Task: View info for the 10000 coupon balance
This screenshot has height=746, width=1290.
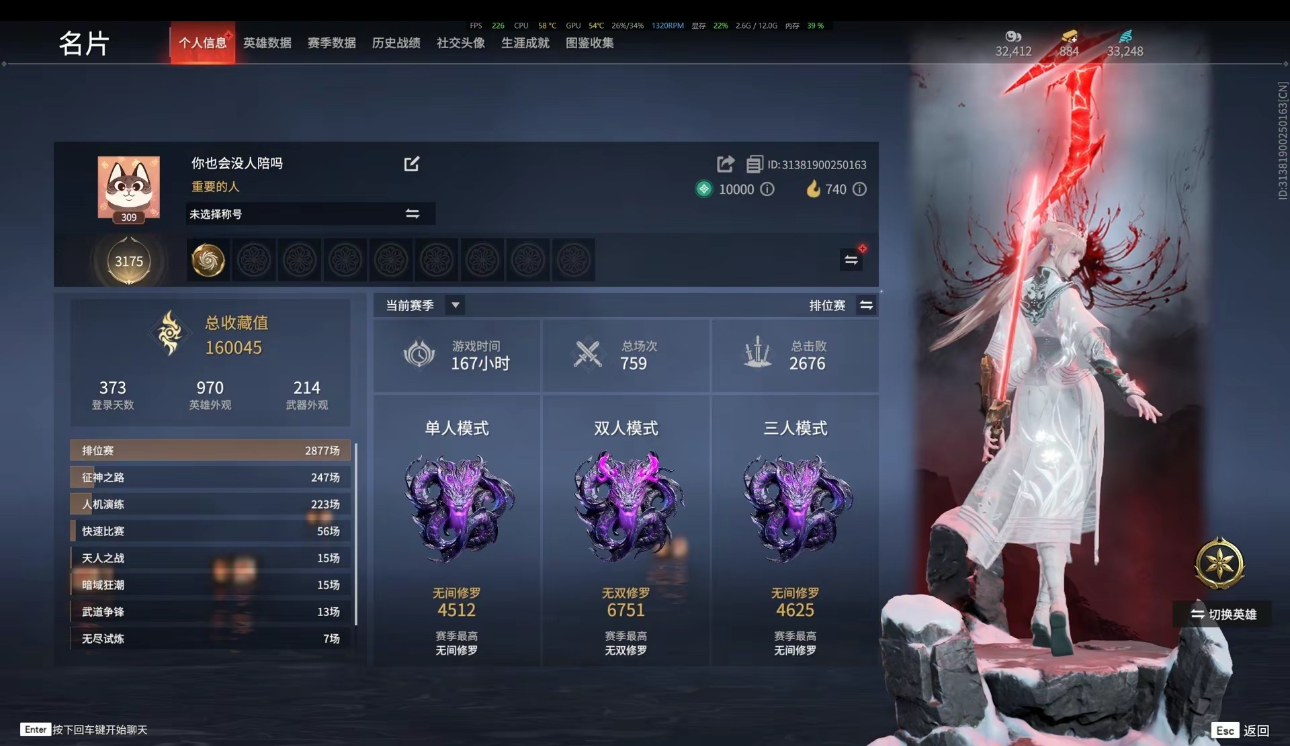Action: point(769,189)
